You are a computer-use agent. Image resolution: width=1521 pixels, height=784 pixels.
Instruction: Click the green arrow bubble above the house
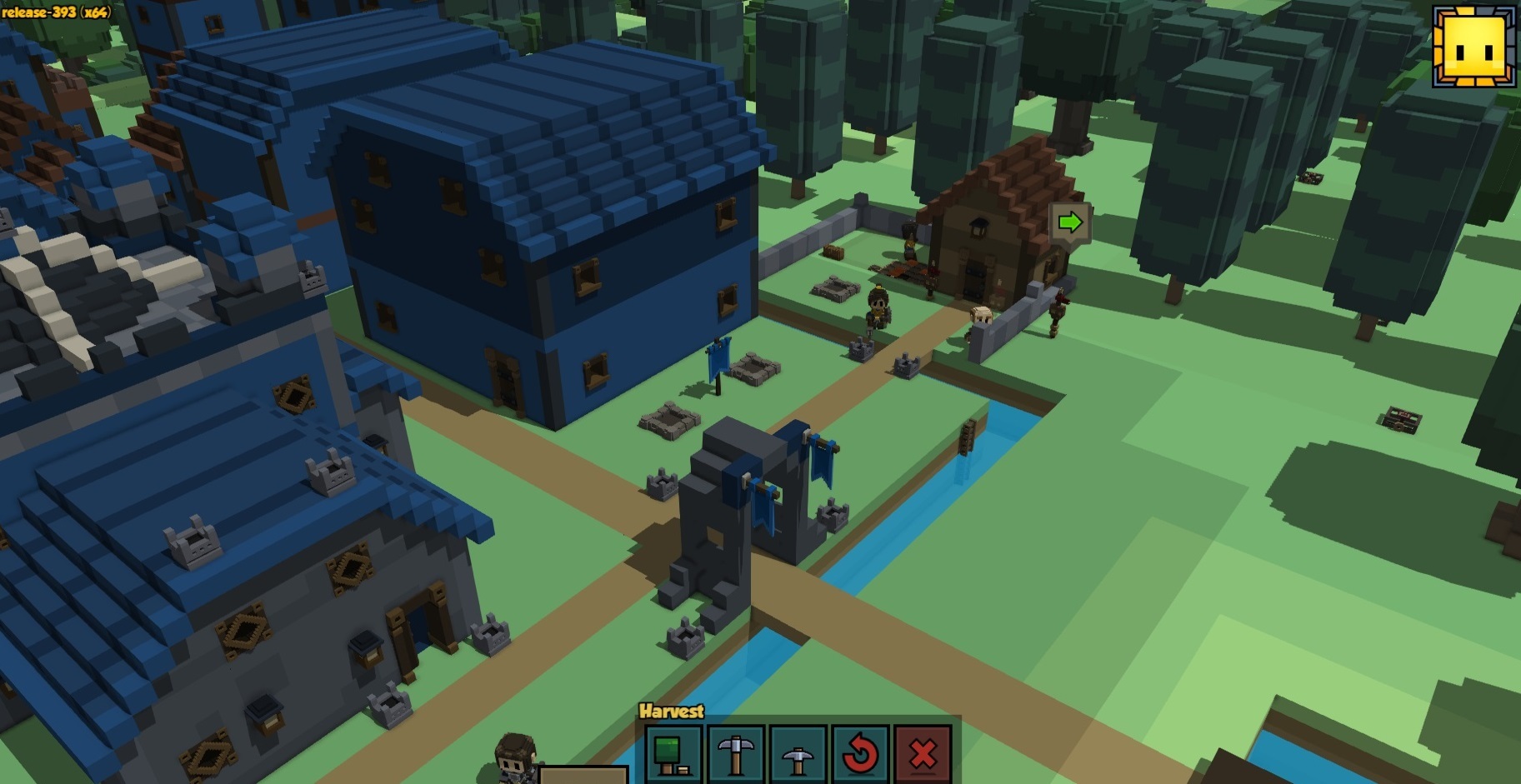[1070, 222]
